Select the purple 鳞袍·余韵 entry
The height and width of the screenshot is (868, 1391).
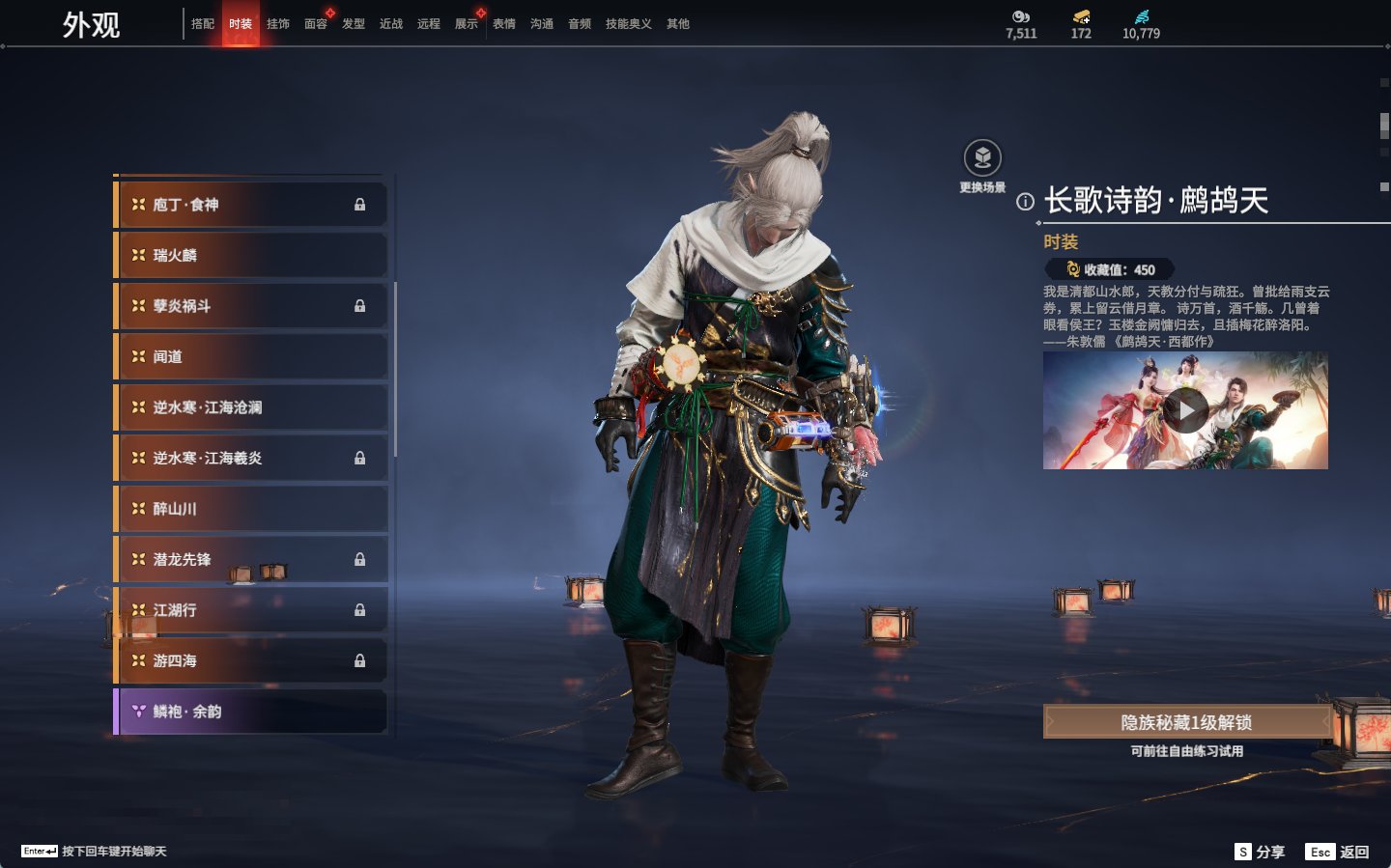(251, 712)
